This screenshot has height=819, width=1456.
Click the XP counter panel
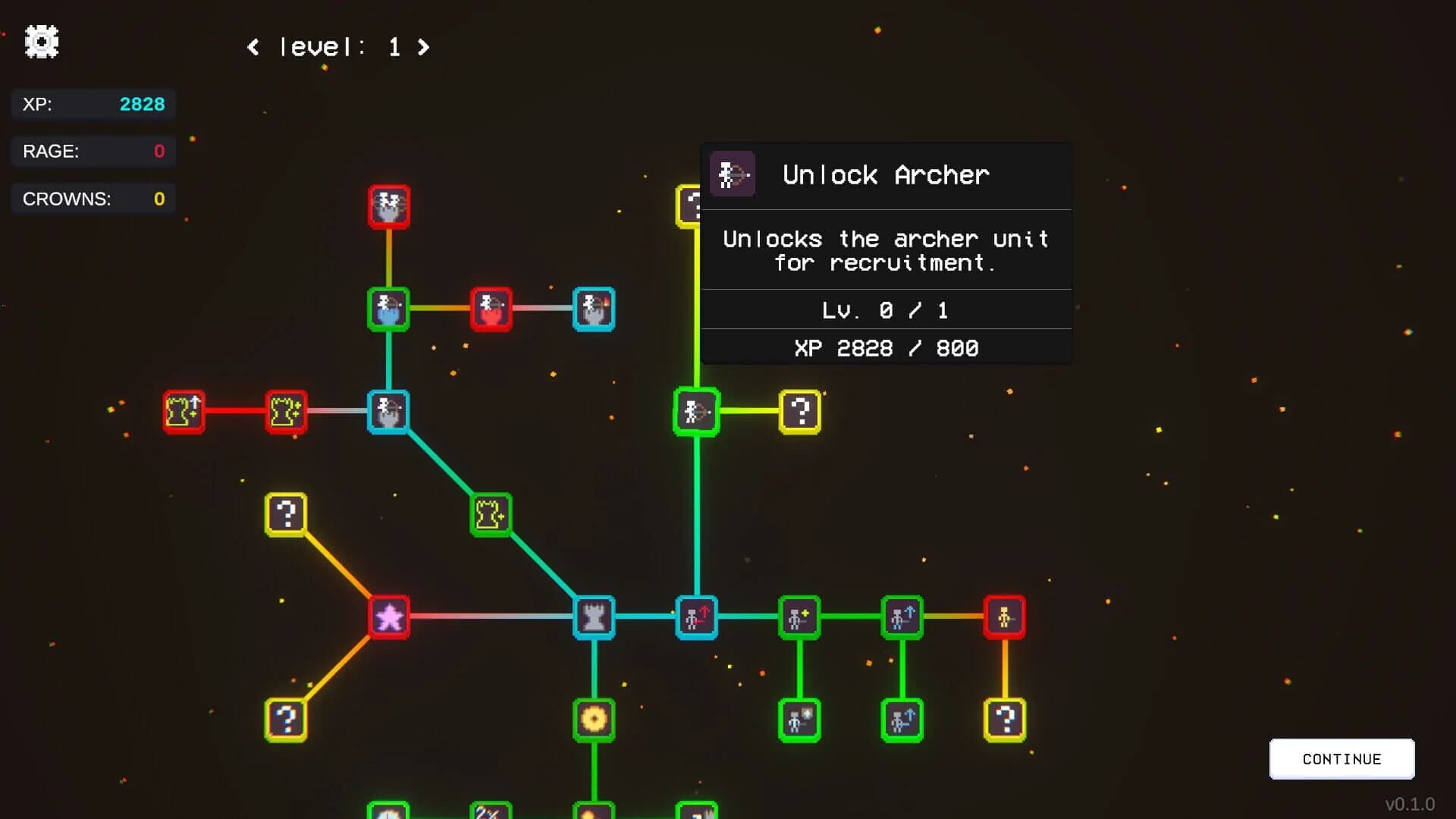click(93, 104)
